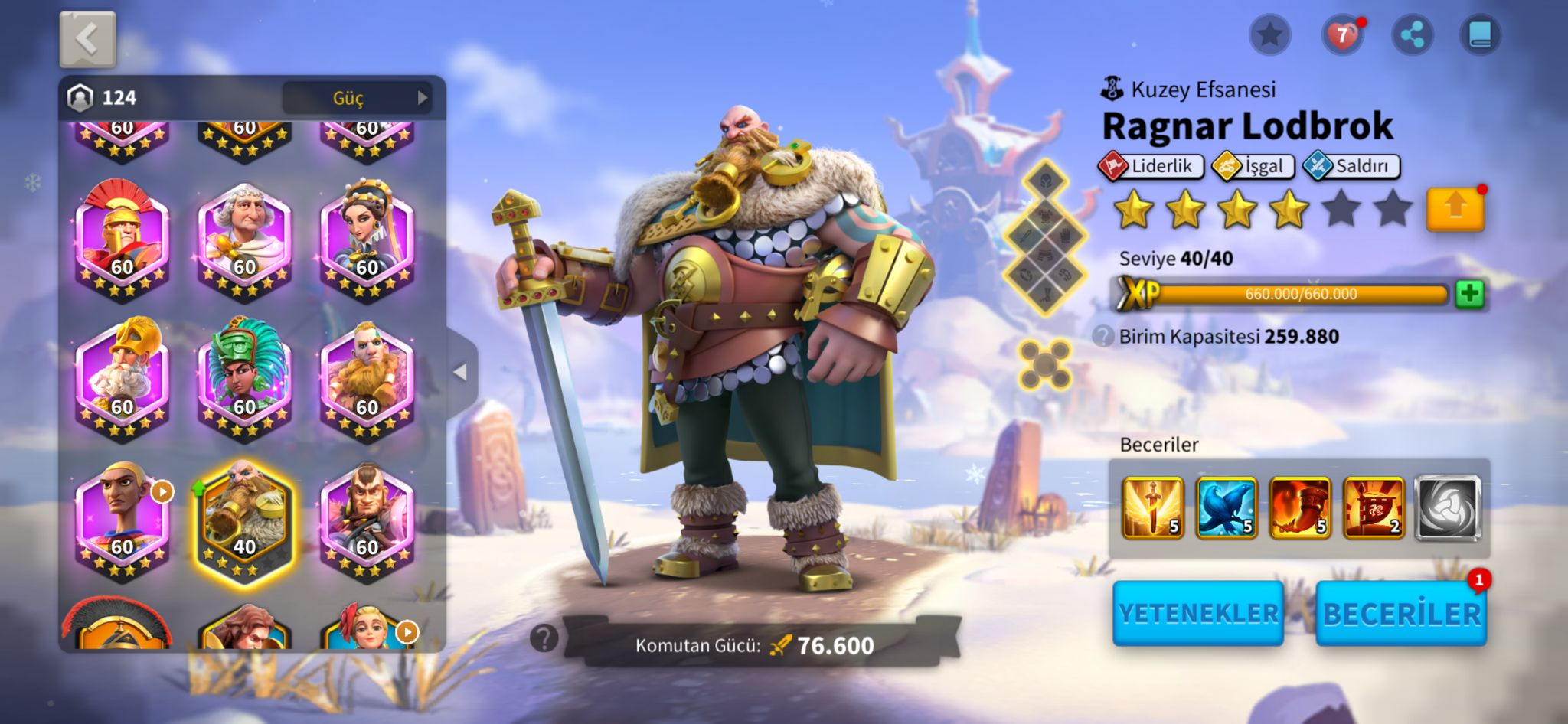Open the book guide icon

(x=1480, y=35)
